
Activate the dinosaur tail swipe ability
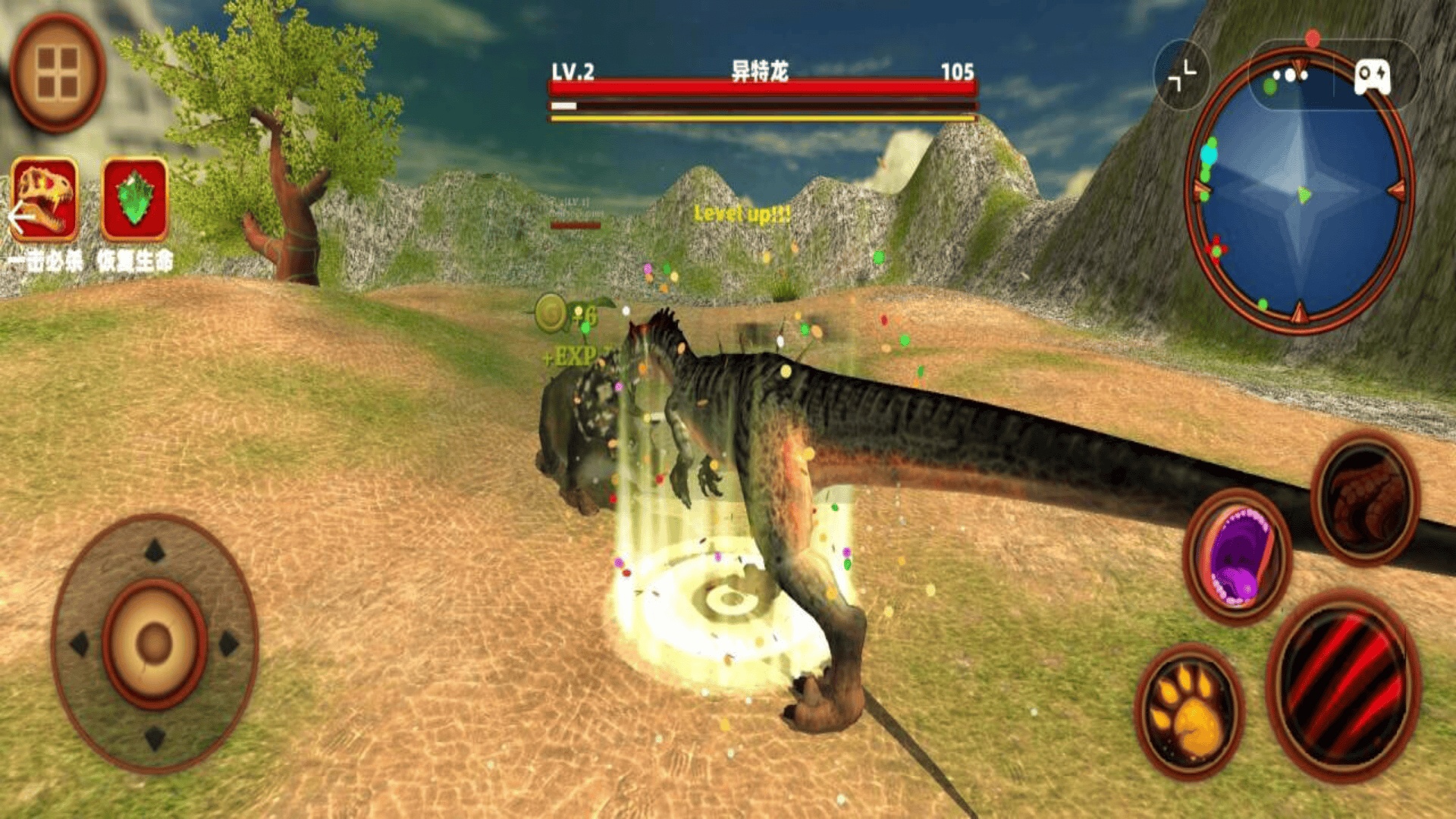click(x=1366, y=498)
